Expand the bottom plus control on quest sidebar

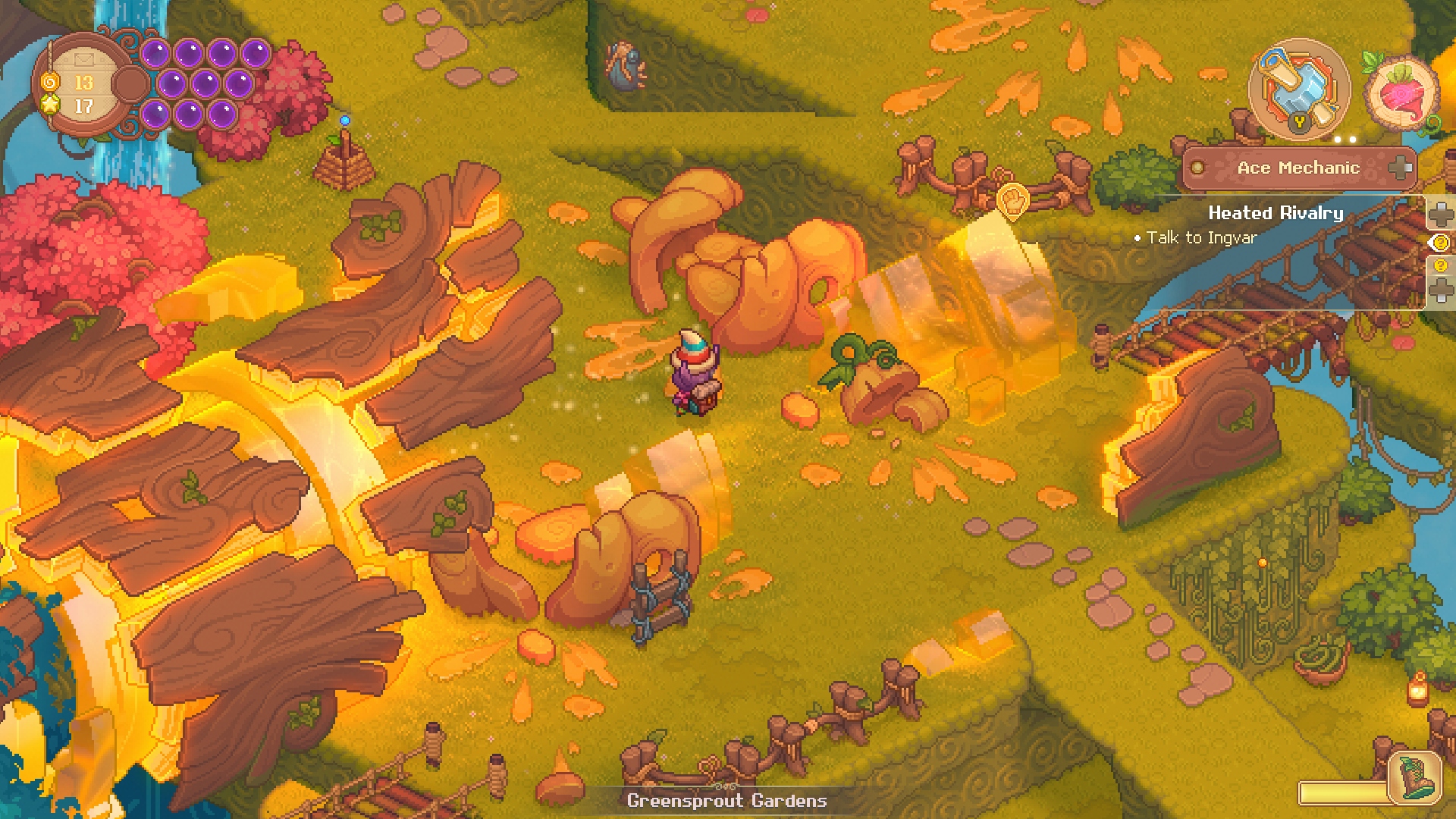click(1442, 289)
